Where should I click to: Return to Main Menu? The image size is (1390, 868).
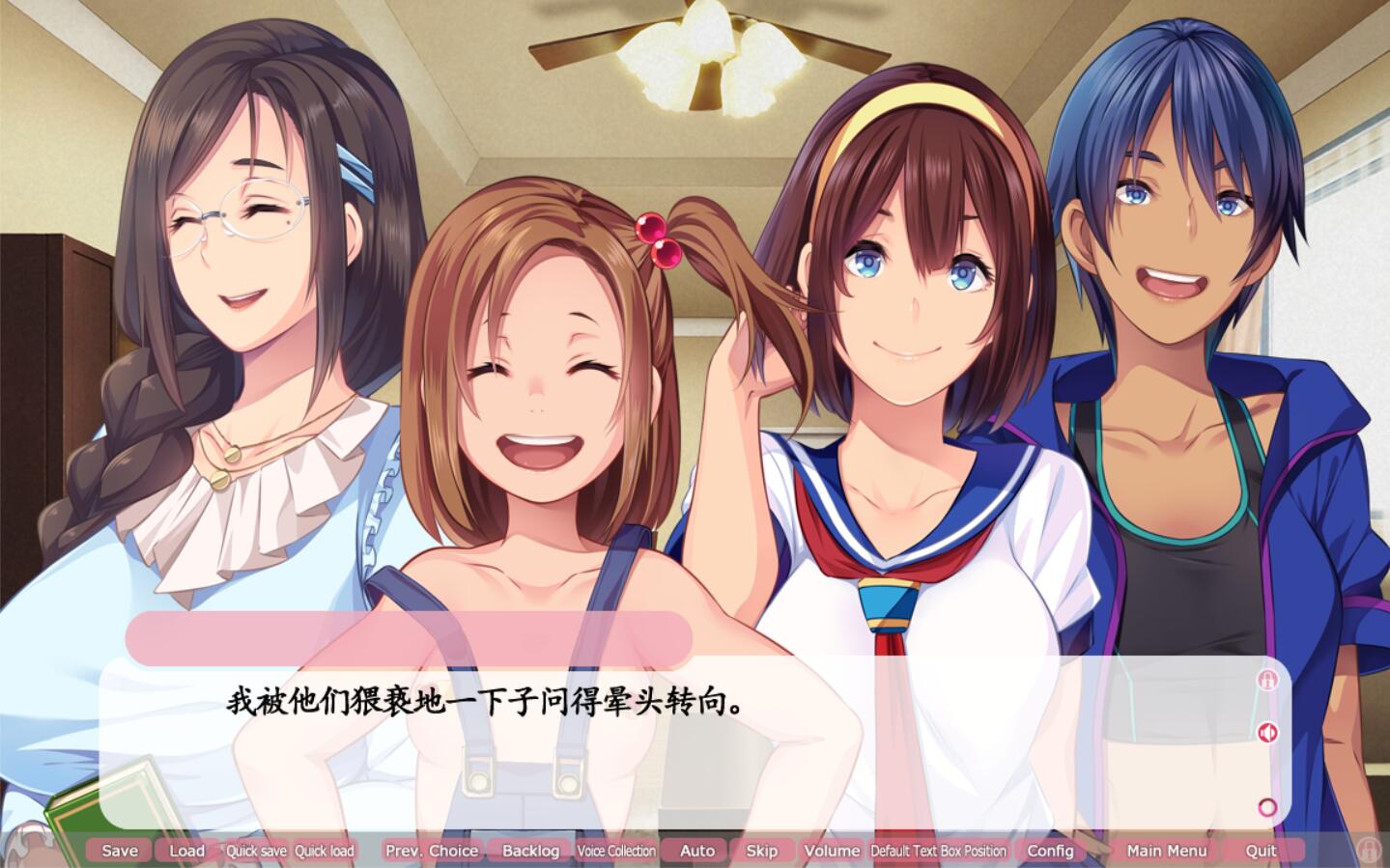tap(1166, 851)
